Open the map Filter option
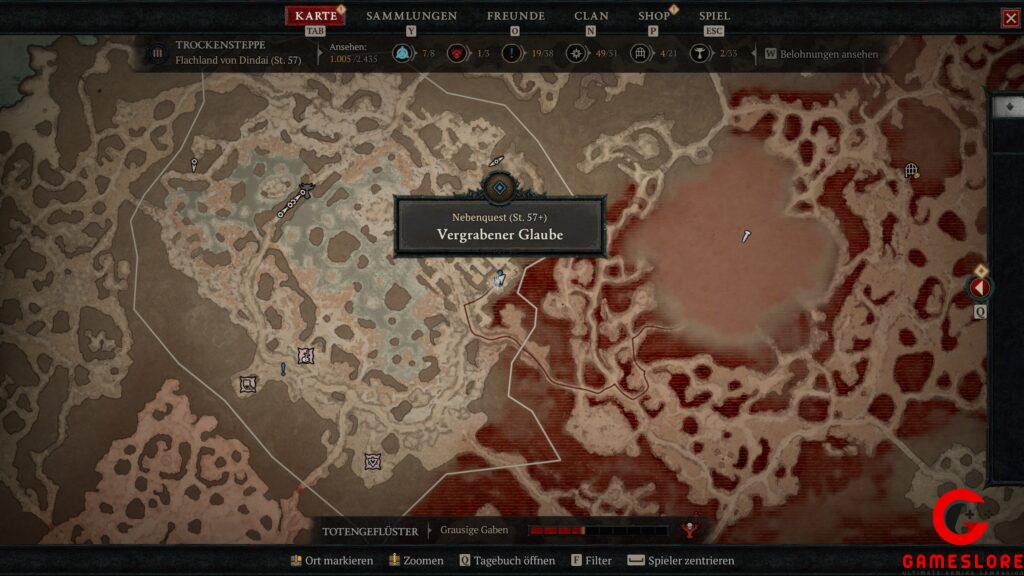The height and width of the screenshot is (576, 1024). coord(592,561)
